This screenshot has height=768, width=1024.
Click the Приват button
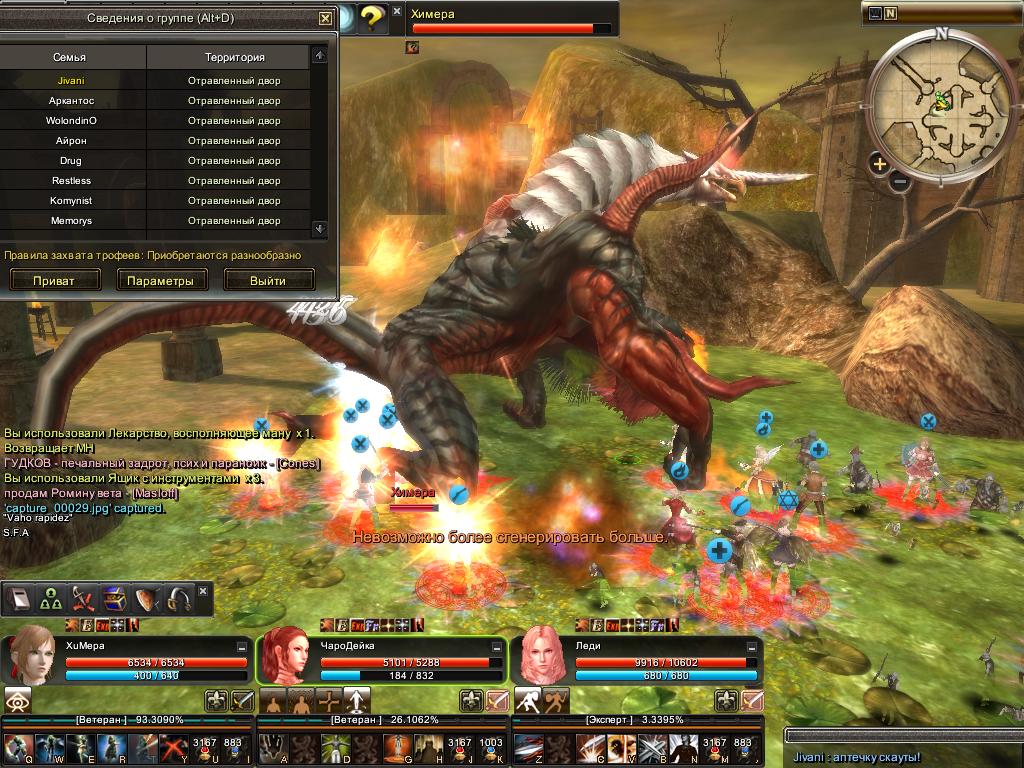54,281
